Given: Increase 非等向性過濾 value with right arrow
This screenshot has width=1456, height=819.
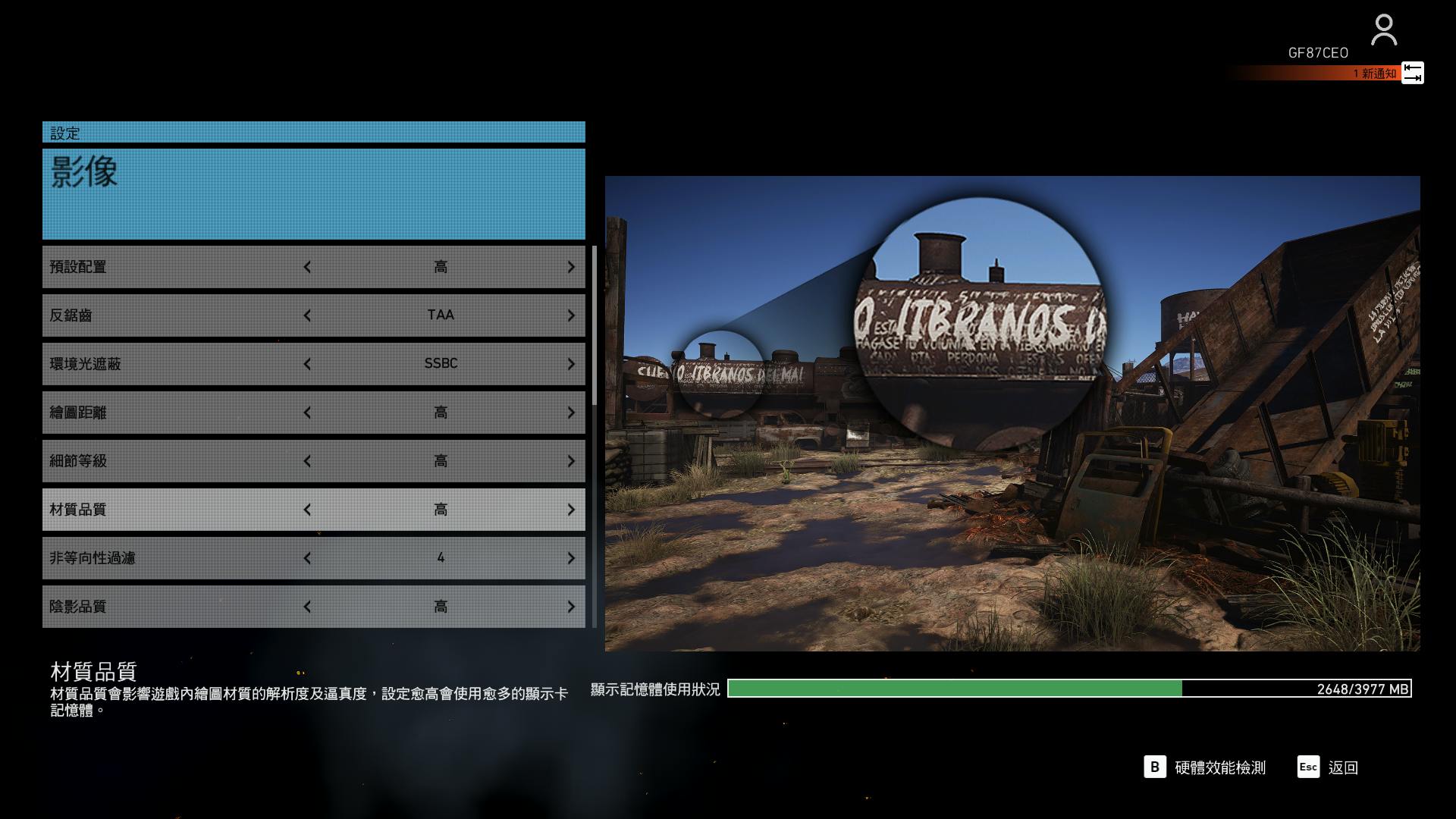Looking at the screenshot, I should [x=571, y=558].
